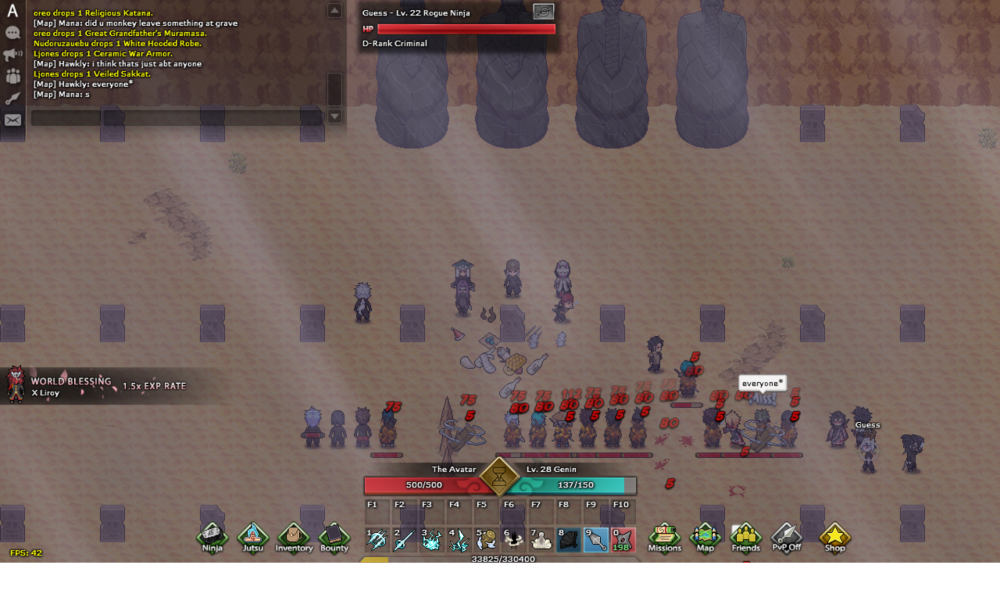Open the group people chat tab
Viewport: 1000px width, 596px height.
[x=13, y=76]
